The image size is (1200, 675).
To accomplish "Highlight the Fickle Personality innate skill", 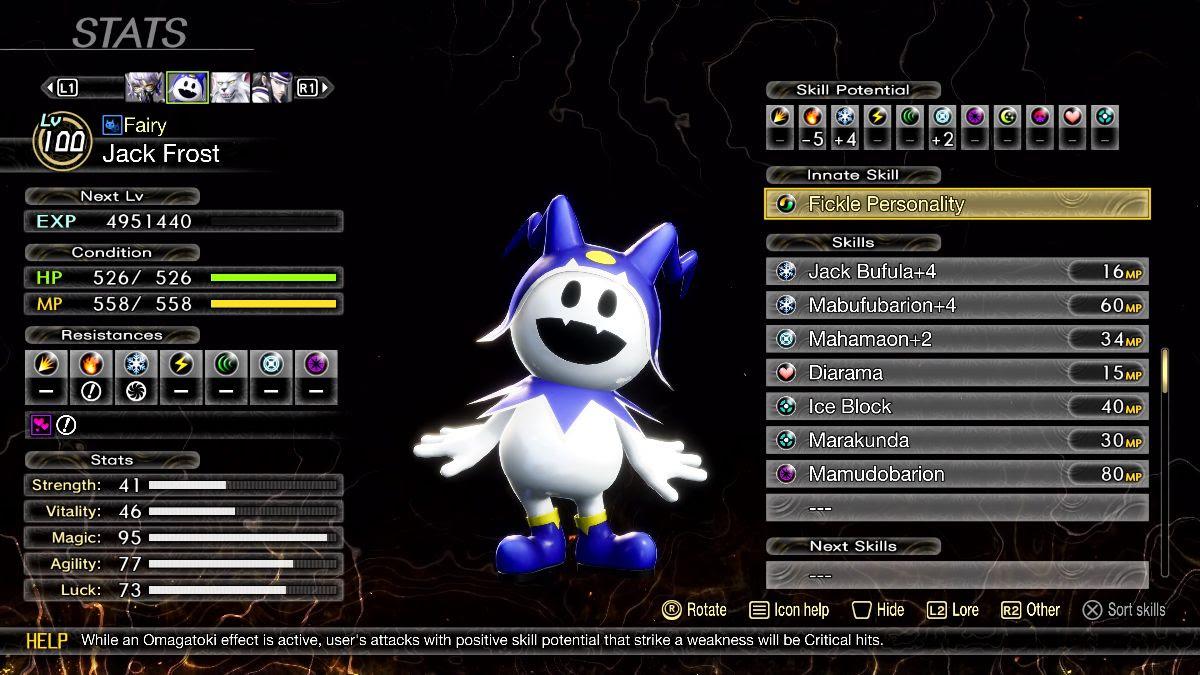I will point(957,204).
